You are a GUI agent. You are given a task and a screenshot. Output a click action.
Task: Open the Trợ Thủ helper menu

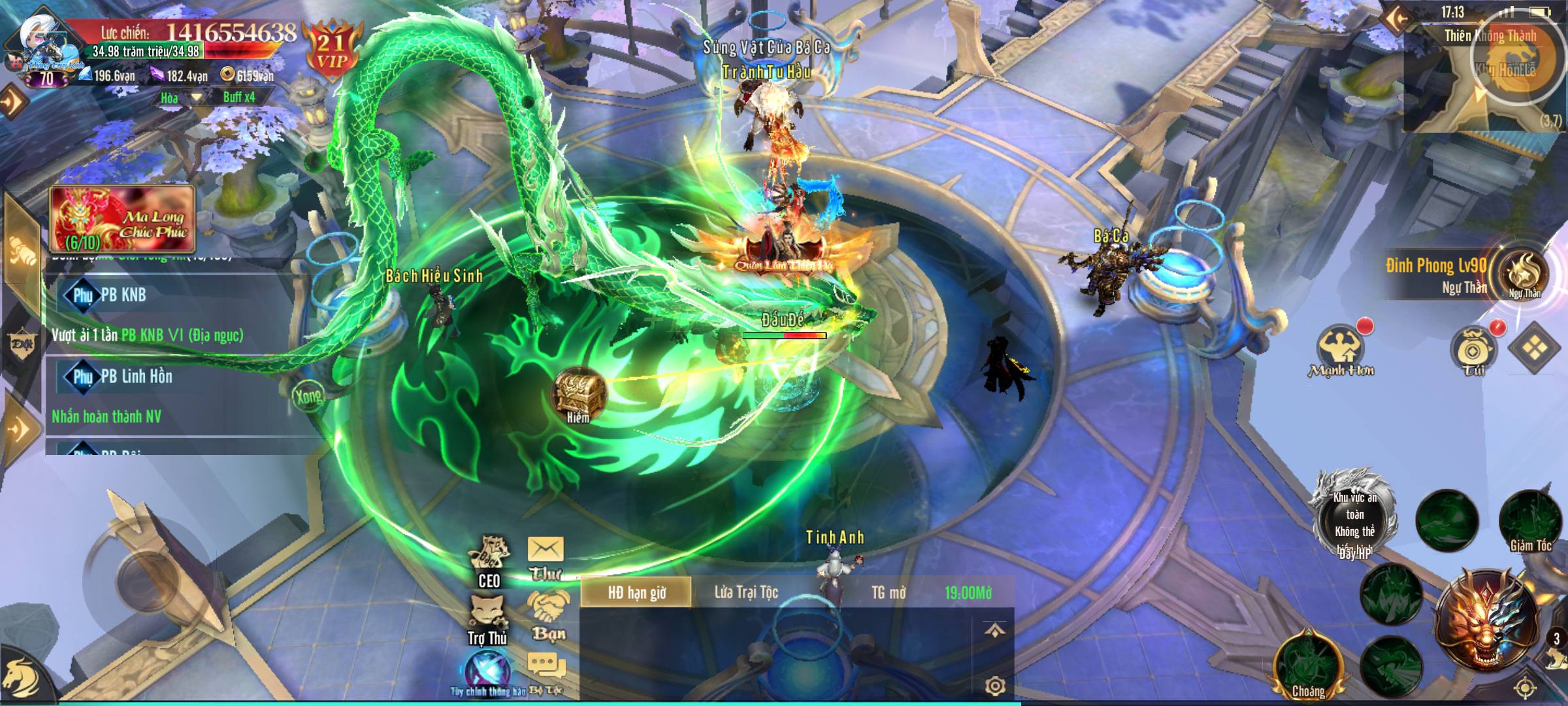point(487,618)
